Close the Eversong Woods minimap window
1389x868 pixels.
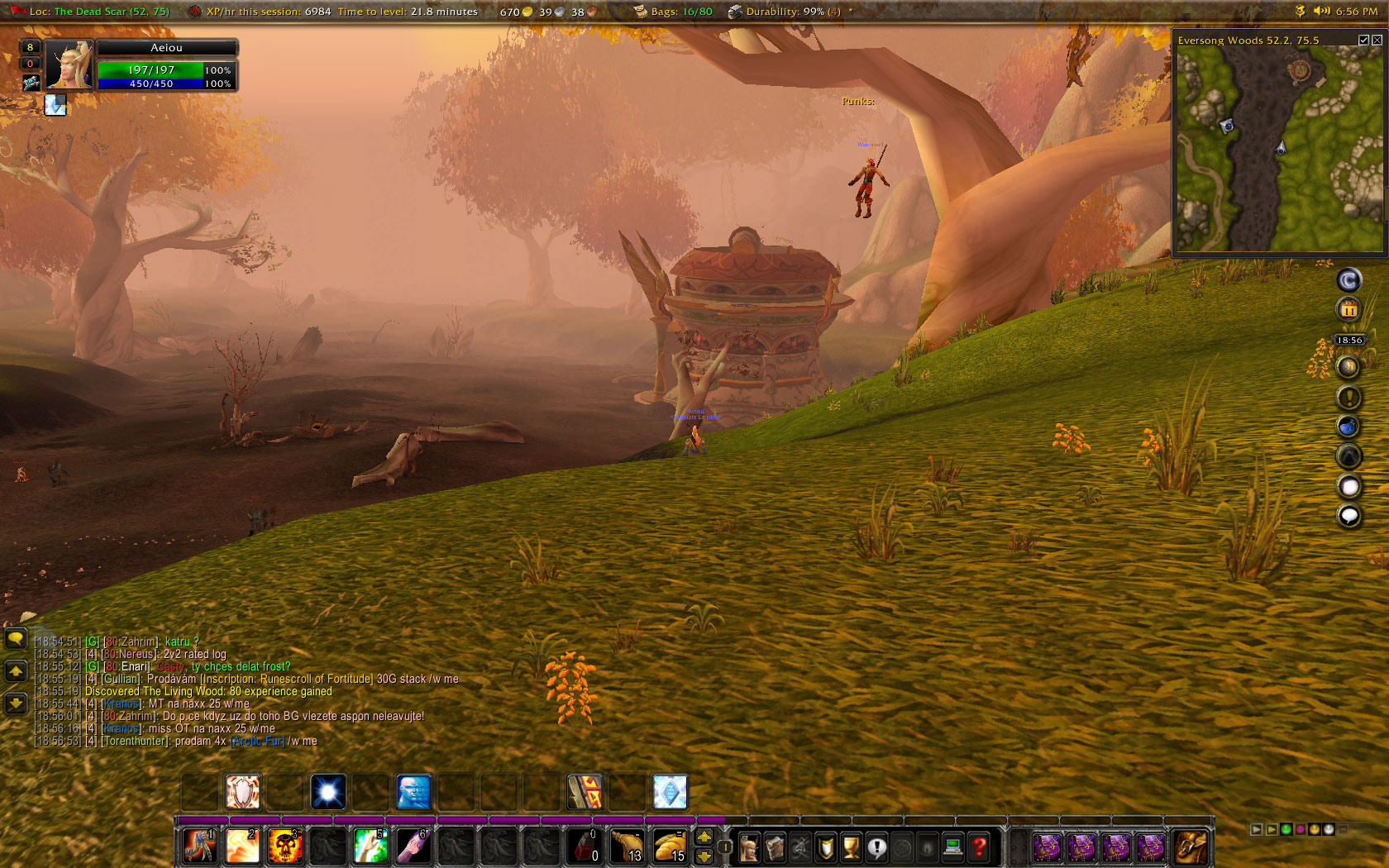(x=1377, y=40)
